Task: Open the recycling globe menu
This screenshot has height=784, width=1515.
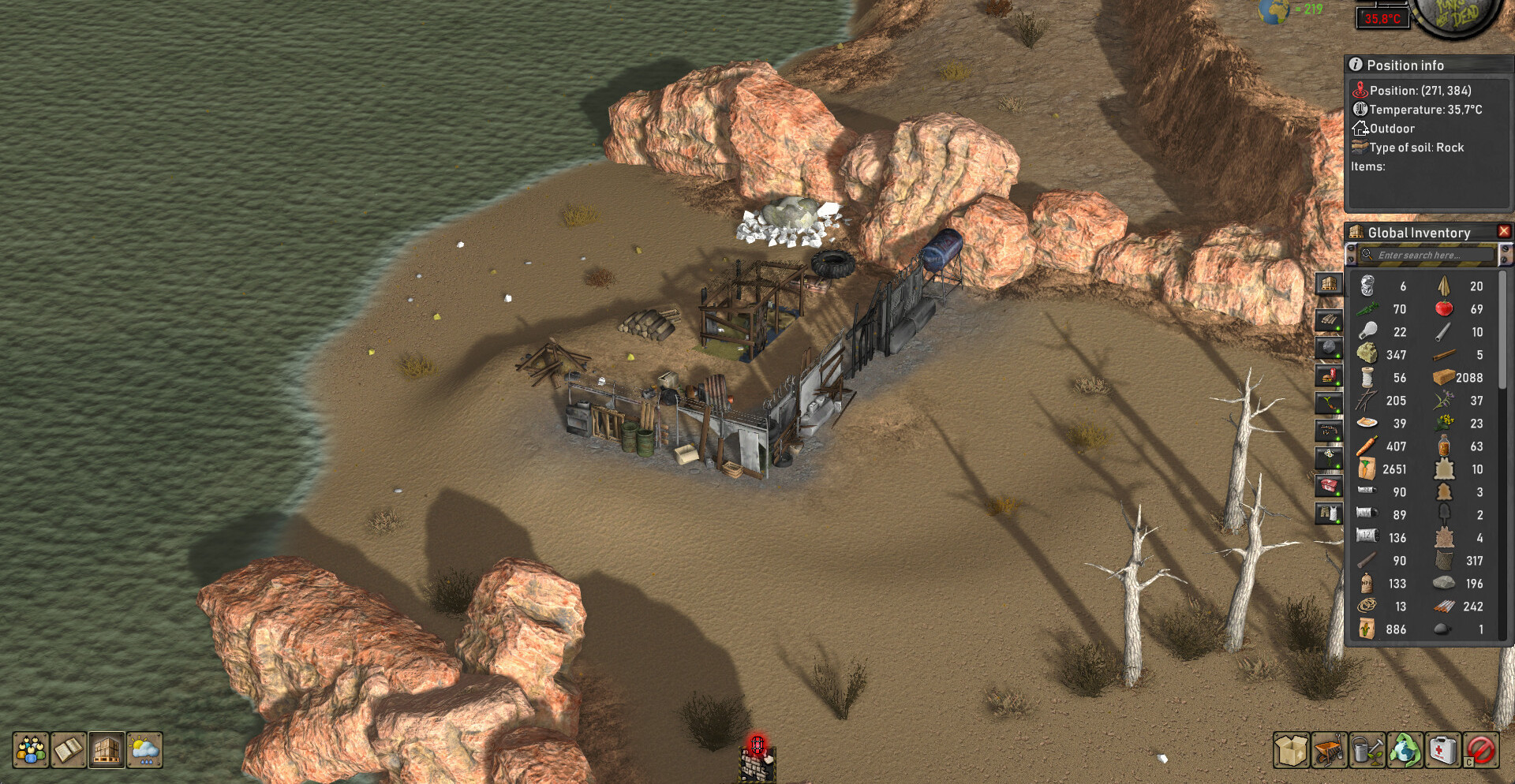Action: click(x=1405, y=750)
